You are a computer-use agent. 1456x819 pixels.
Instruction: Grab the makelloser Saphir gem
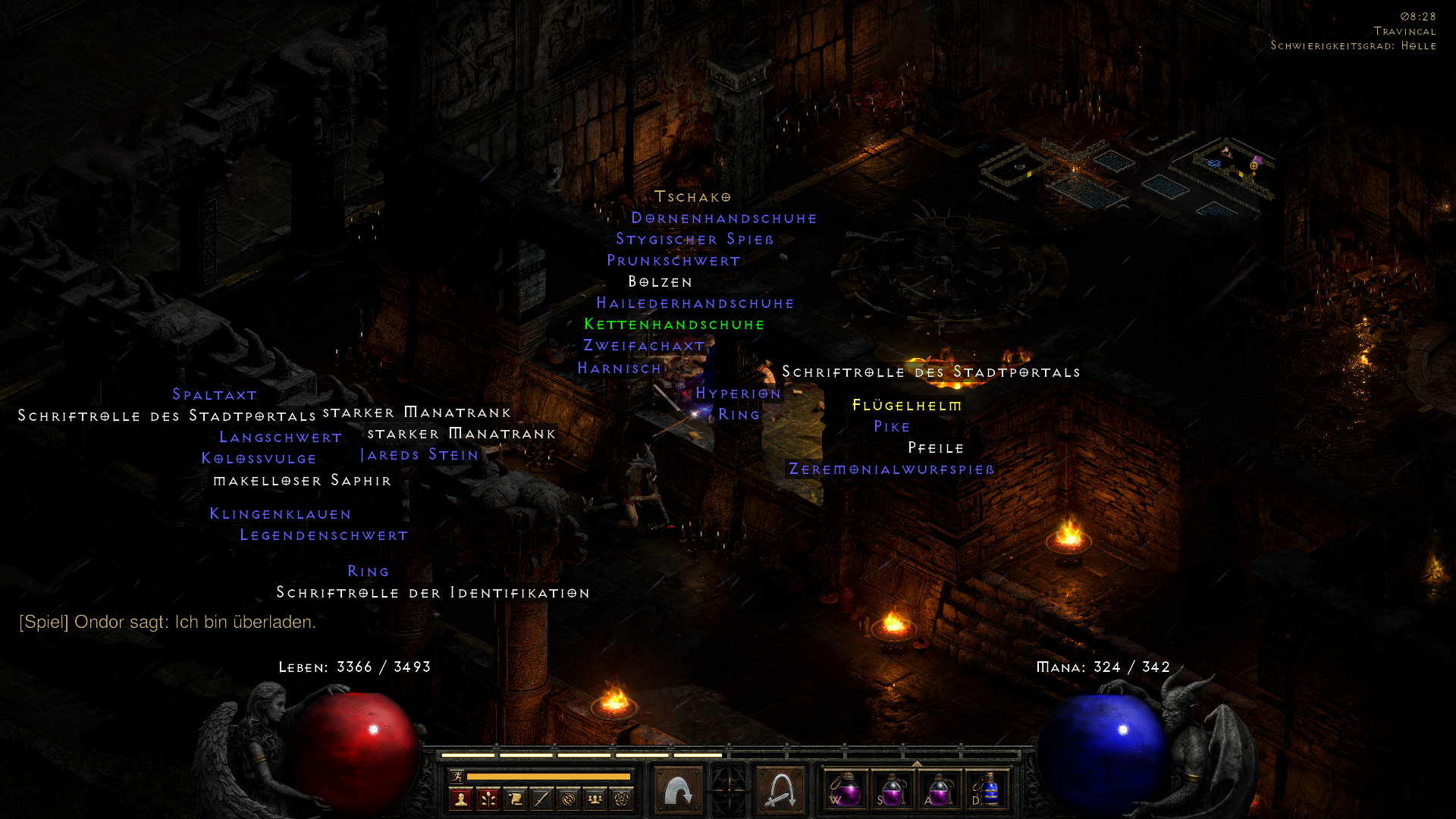coord(303,480)
